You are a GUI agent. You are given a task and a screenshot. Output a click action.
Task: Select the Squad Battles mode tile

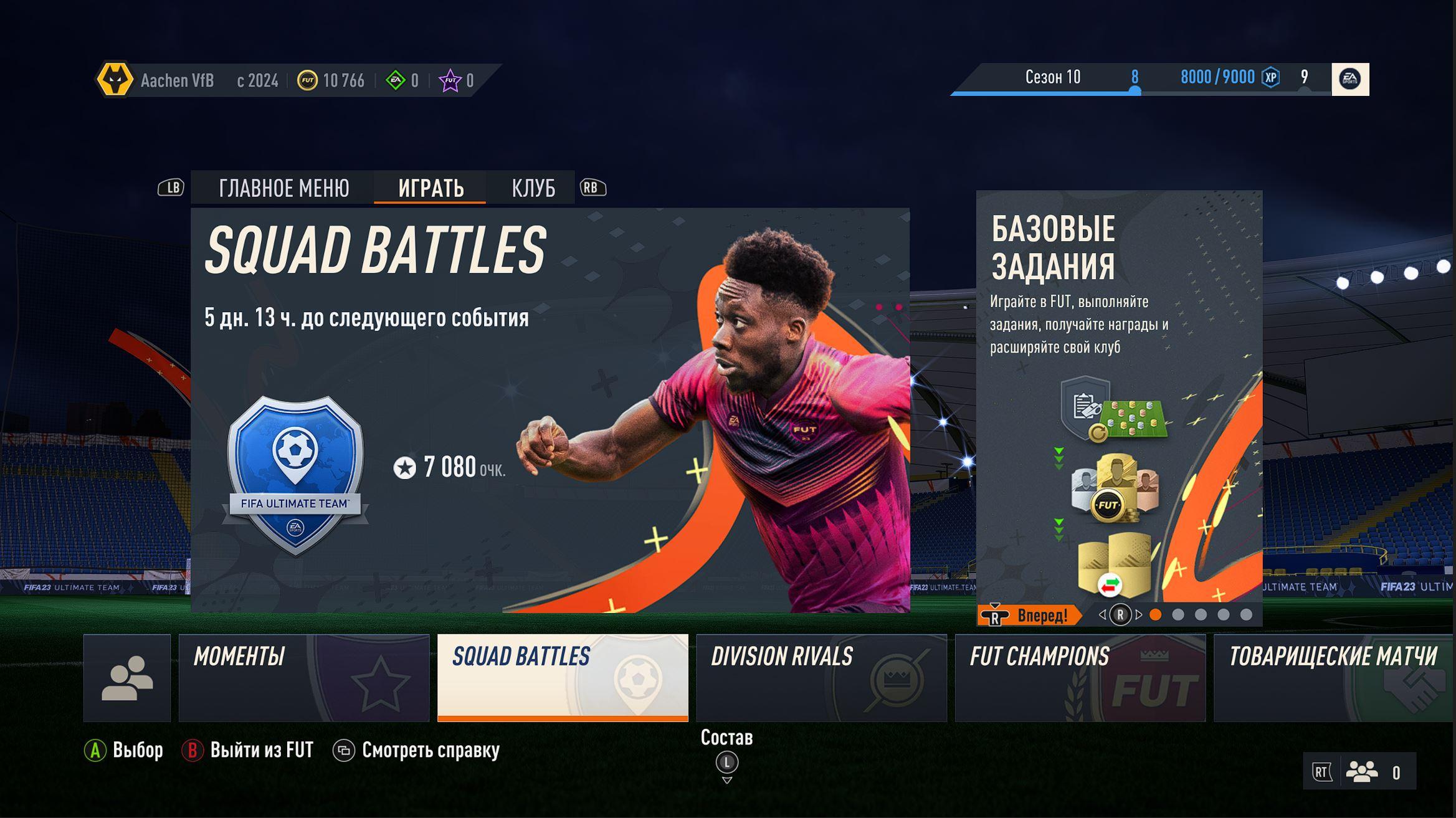563,678
